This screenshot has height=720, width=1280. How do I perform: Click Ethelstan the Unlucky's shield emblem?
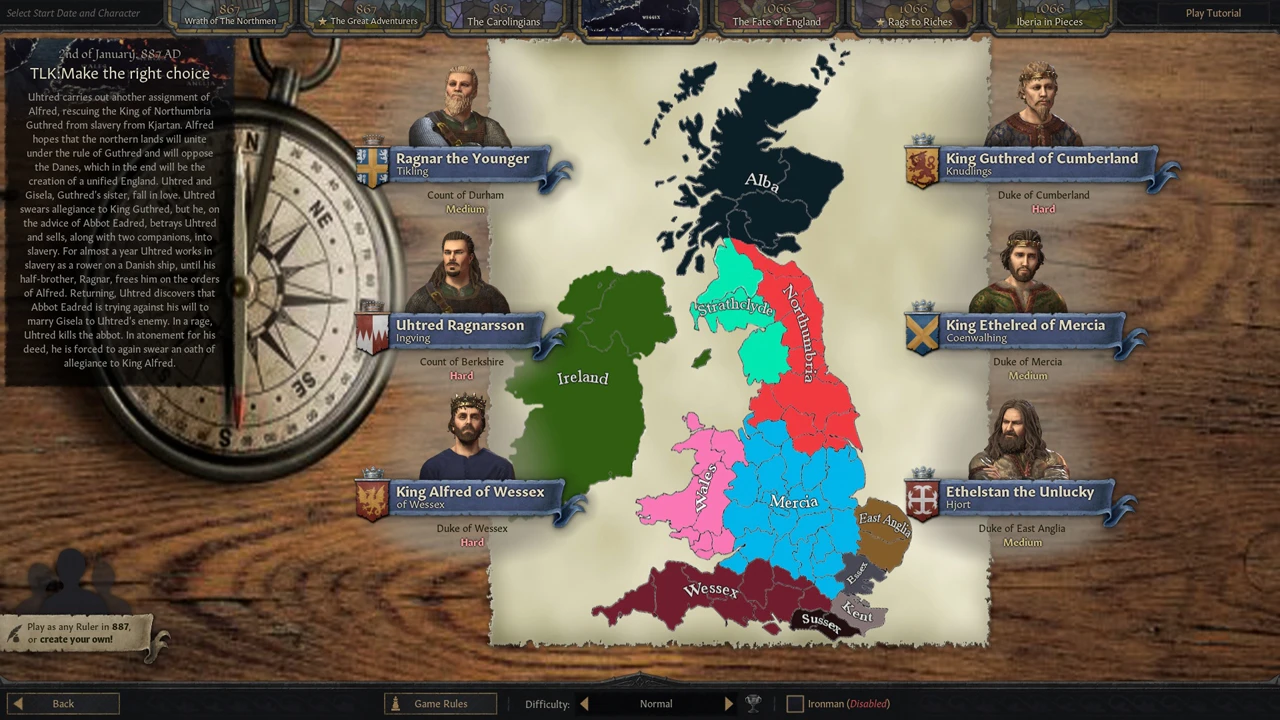click(921, 500)
